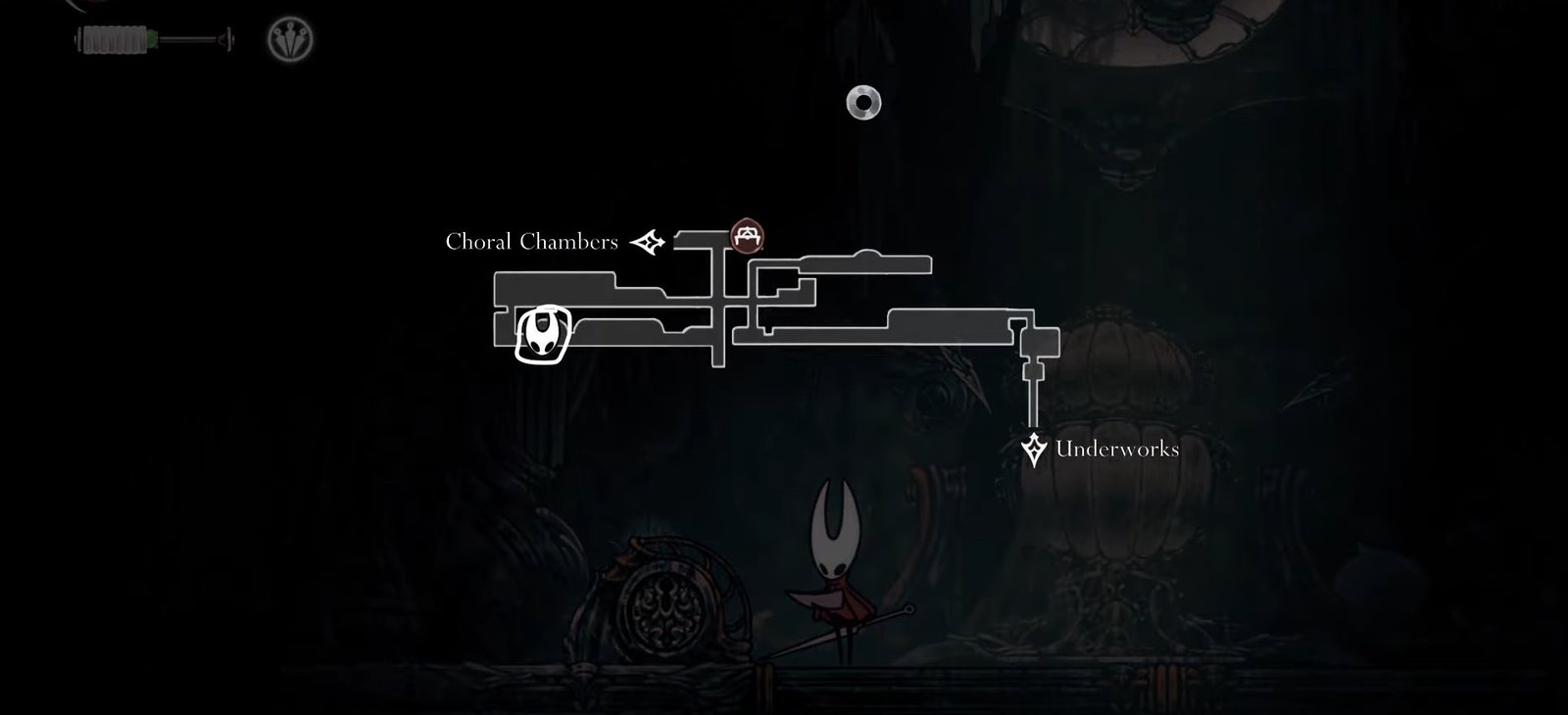Click the white circular pin near the top
This screenshot has height=715, width=1568.
(861, 102)
